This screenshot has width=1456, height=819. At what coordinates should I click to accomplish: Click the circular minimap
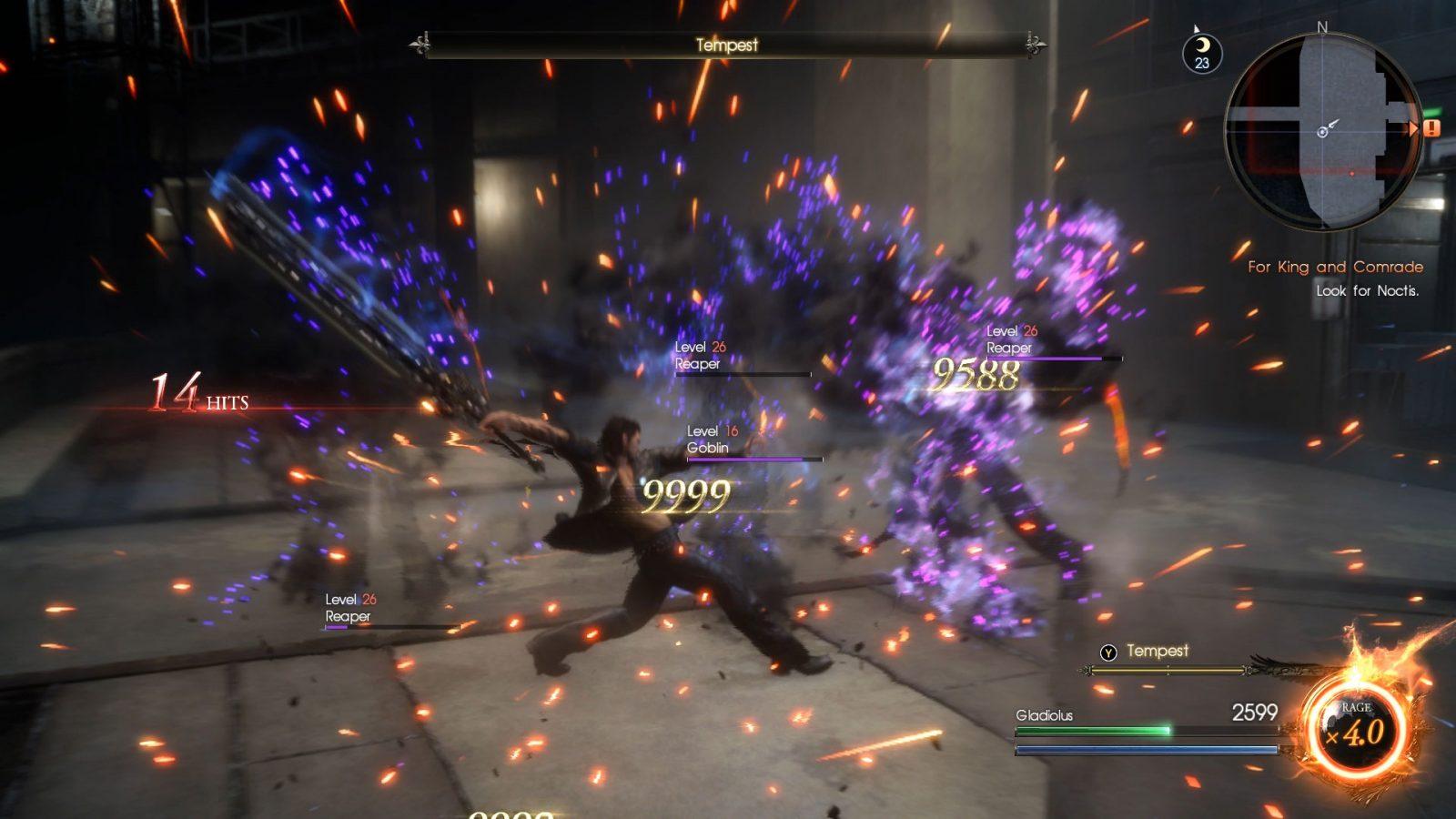coord(1322,132)
